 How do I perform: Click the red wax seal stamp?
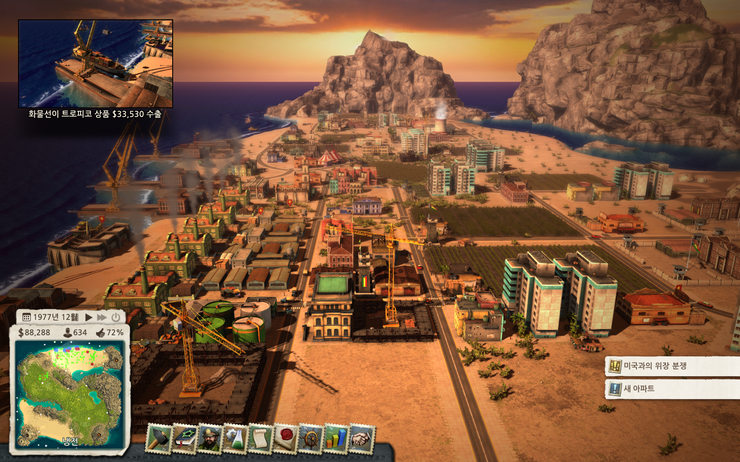[286, 438]
